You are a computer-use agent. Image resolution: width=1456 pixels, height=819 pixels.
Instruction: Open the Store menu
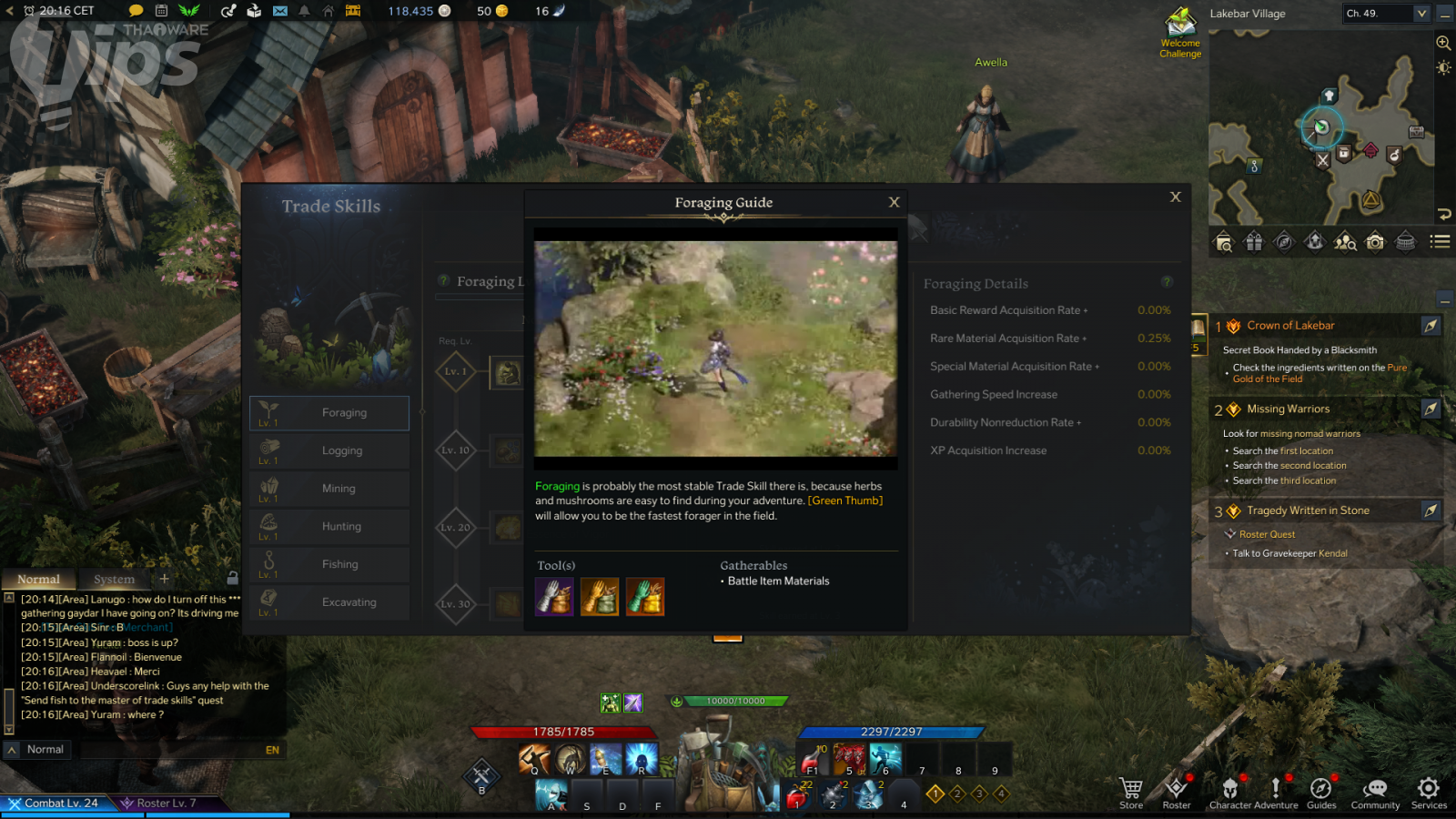pyautogui.click(x=1131, y=793)
